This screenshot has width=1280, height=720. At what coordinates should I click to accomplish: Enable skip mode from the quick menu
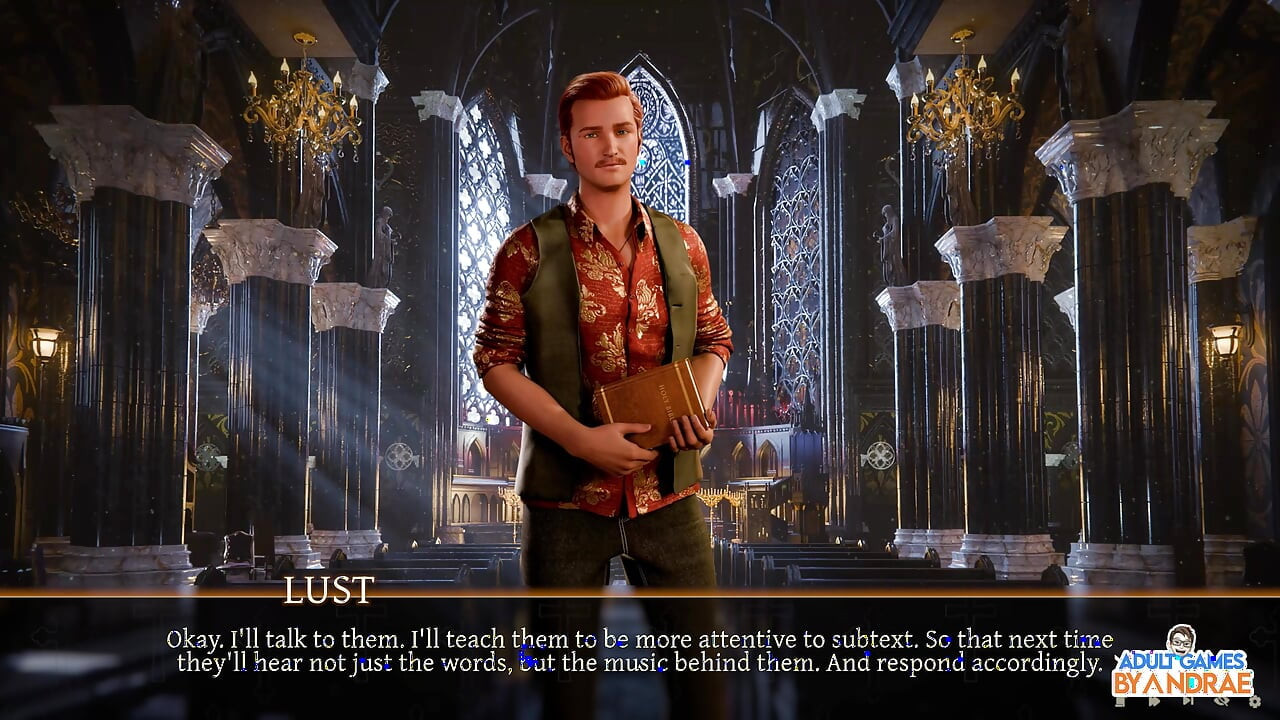[x=1189, y=702]
